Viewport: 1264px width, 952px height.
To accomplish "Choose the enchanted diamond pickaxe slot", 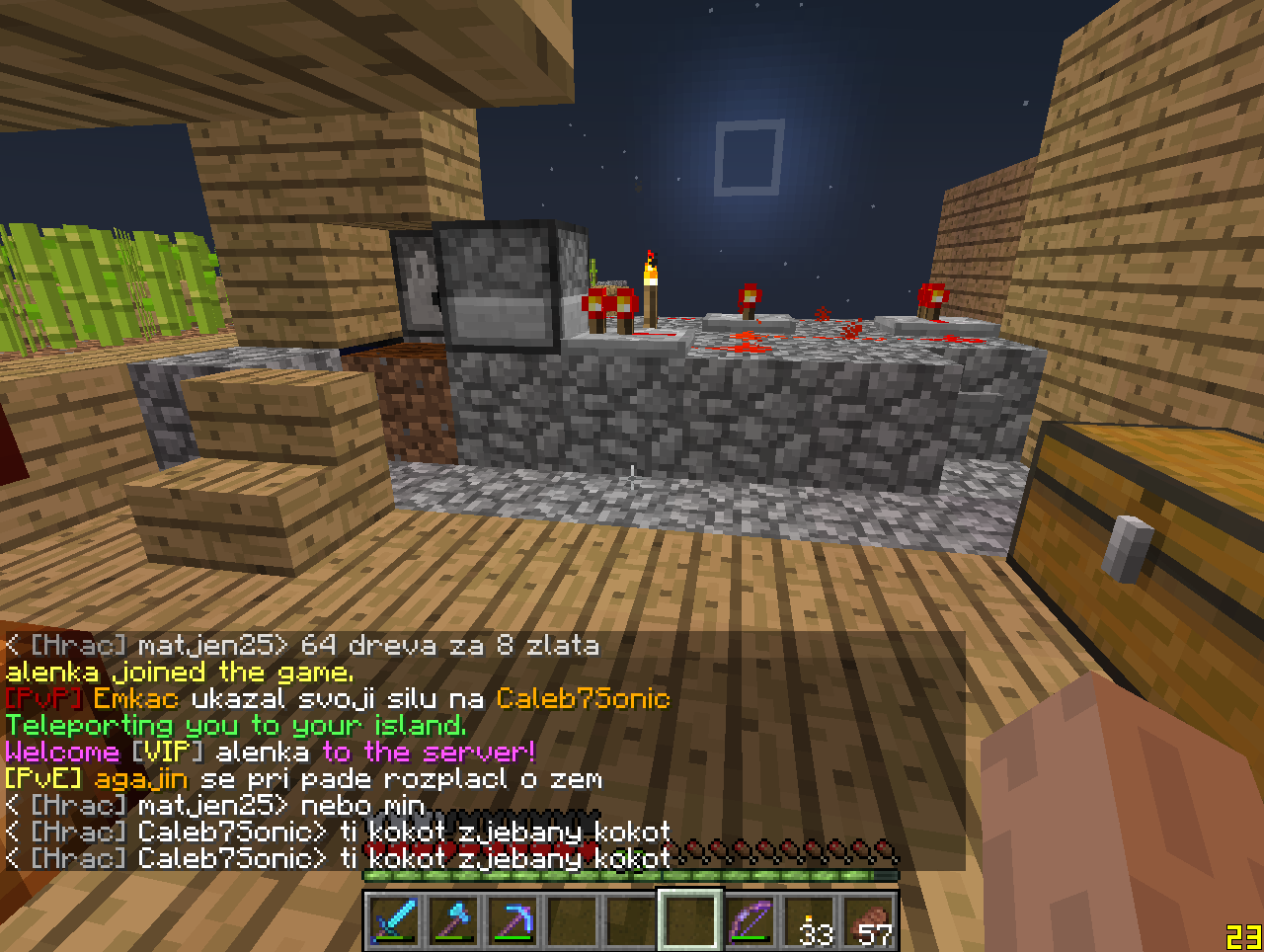I will coord(513,920).
